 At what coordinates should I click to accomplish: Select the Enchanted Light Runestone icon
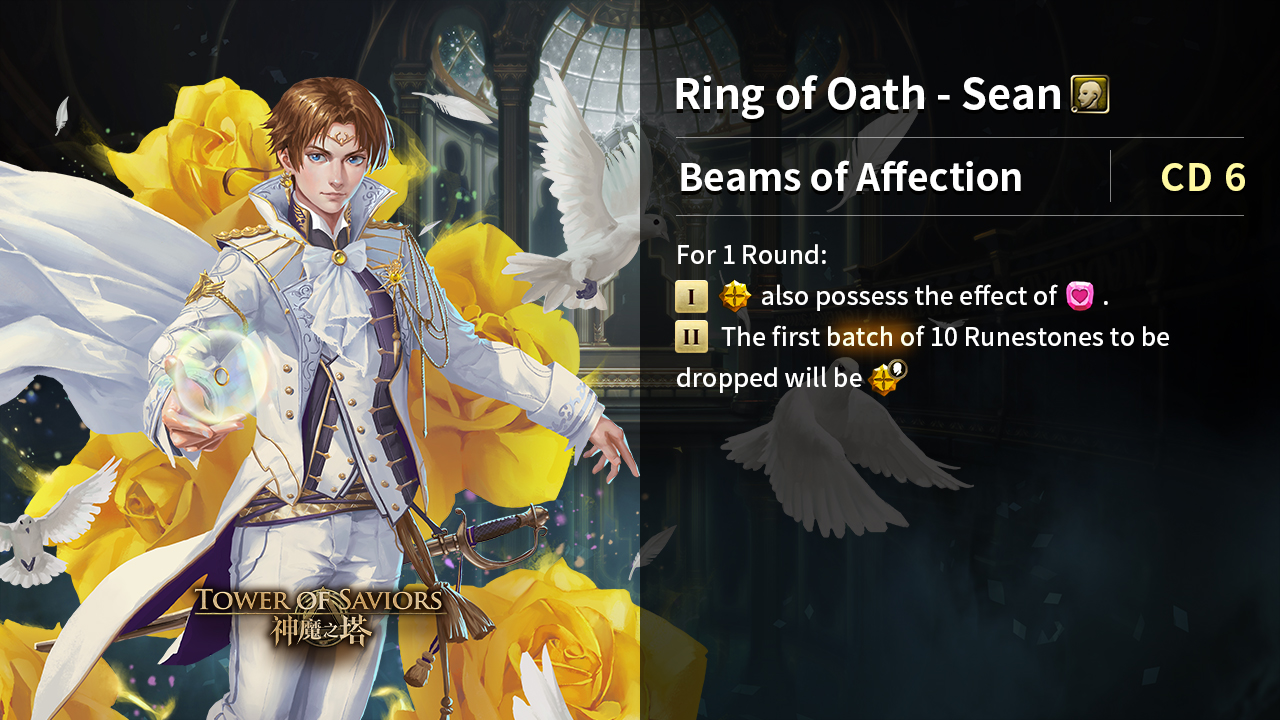point(886,378)
